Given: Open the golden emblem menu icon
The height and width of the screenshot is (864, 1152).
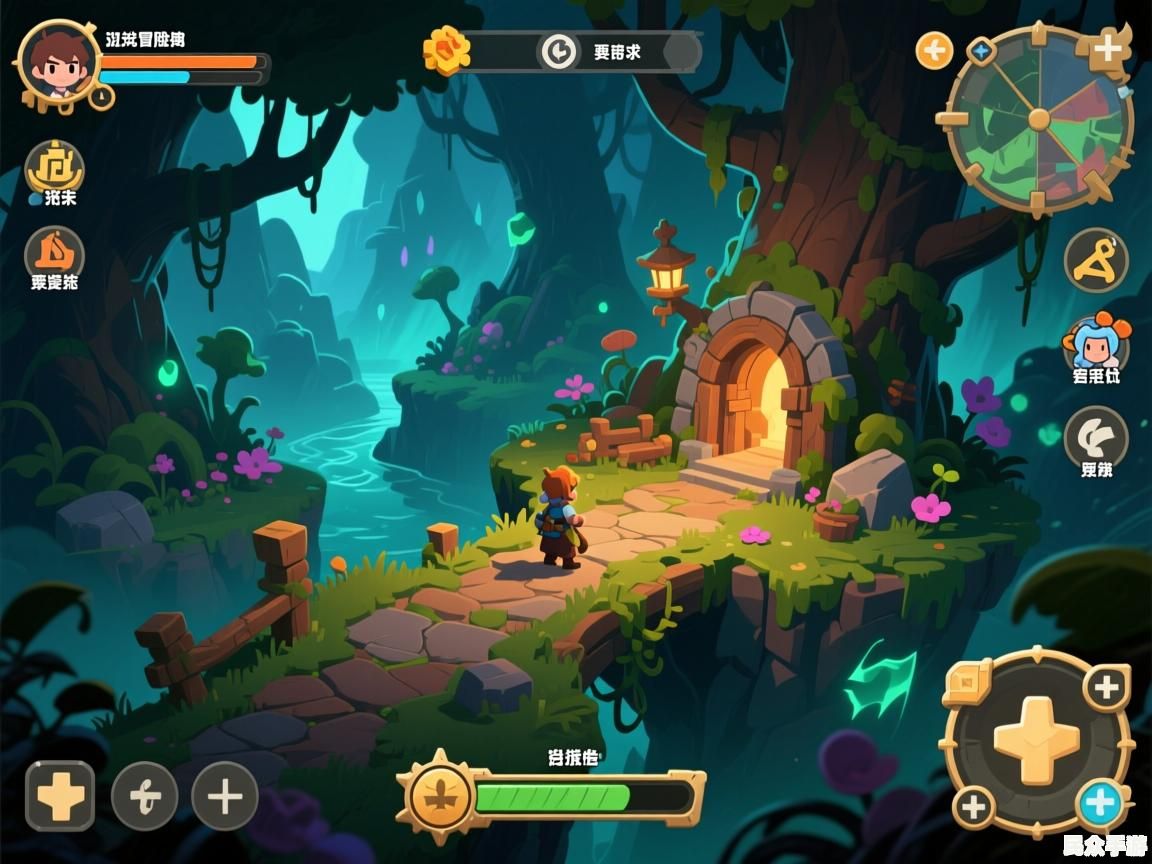Looking at the screenshot, I should point(54,167).
